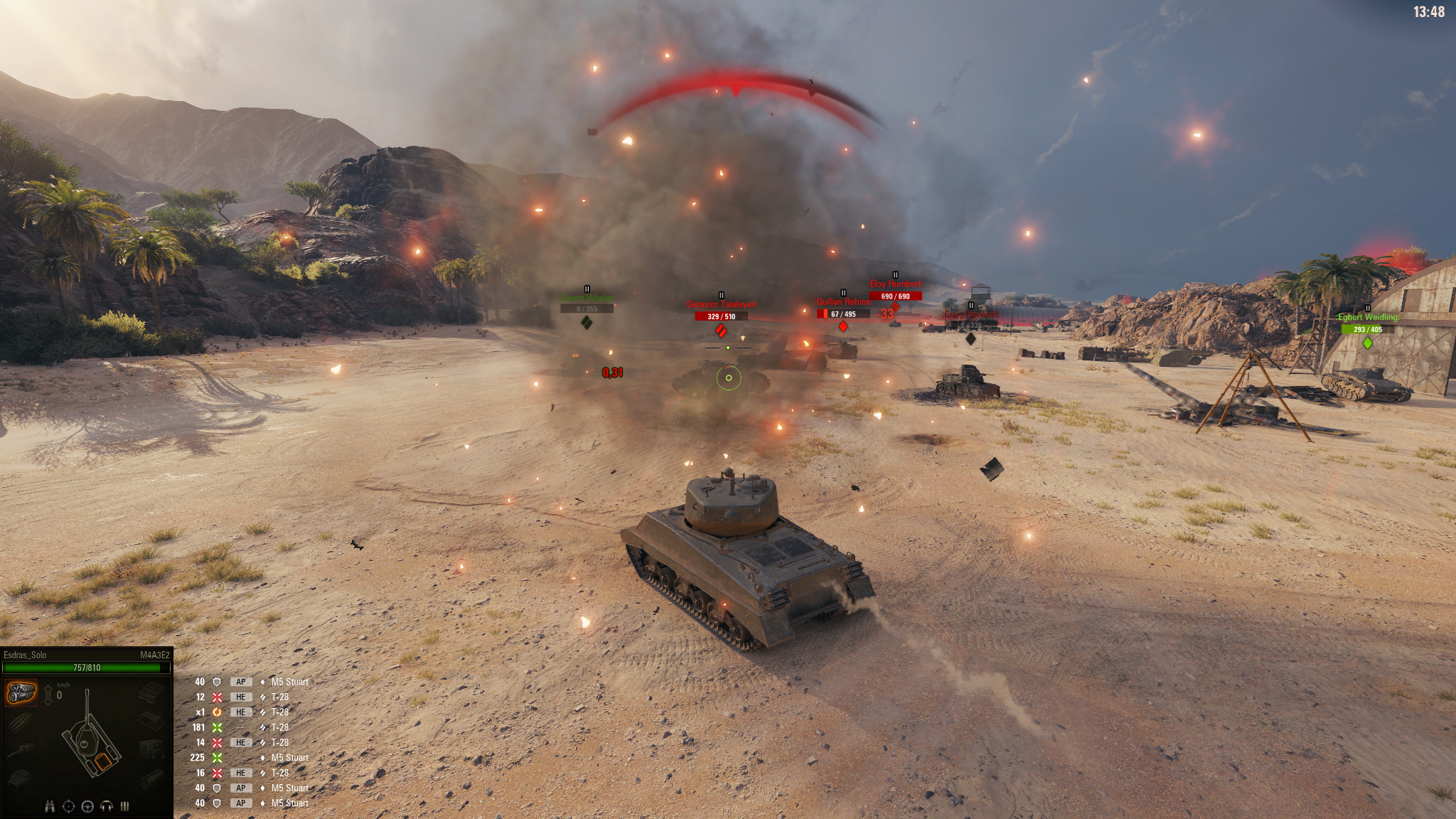The height and width of the screenshot is (819, 1456).
Task: Select the radio operator headphones icon
Action: tap(107, 806)
